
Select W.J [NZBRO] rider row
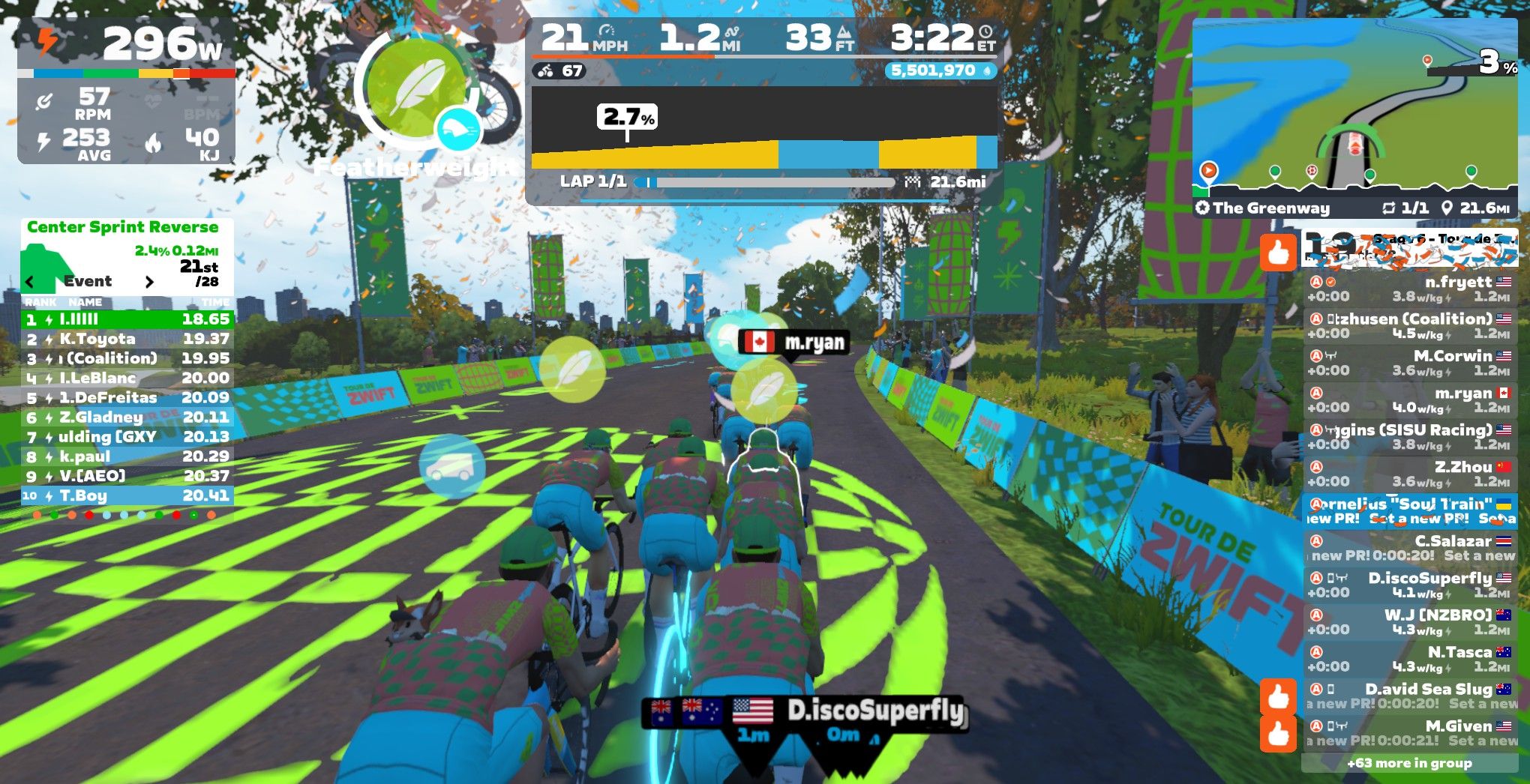click(1409, 622)
